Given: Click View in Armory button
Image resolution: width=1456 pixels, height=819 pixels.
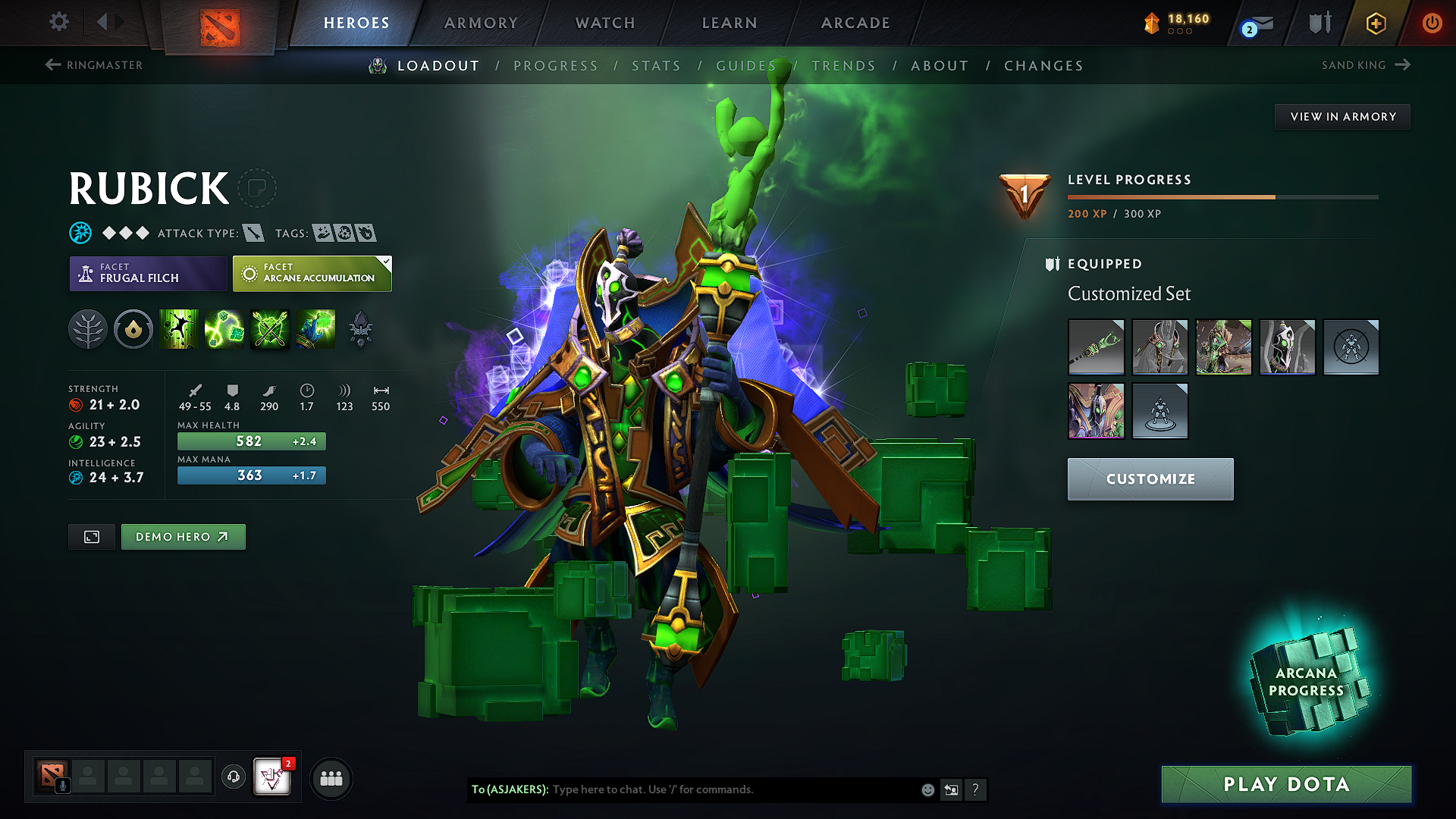Looking at the screenshot, I should (x=1342, y=117).
